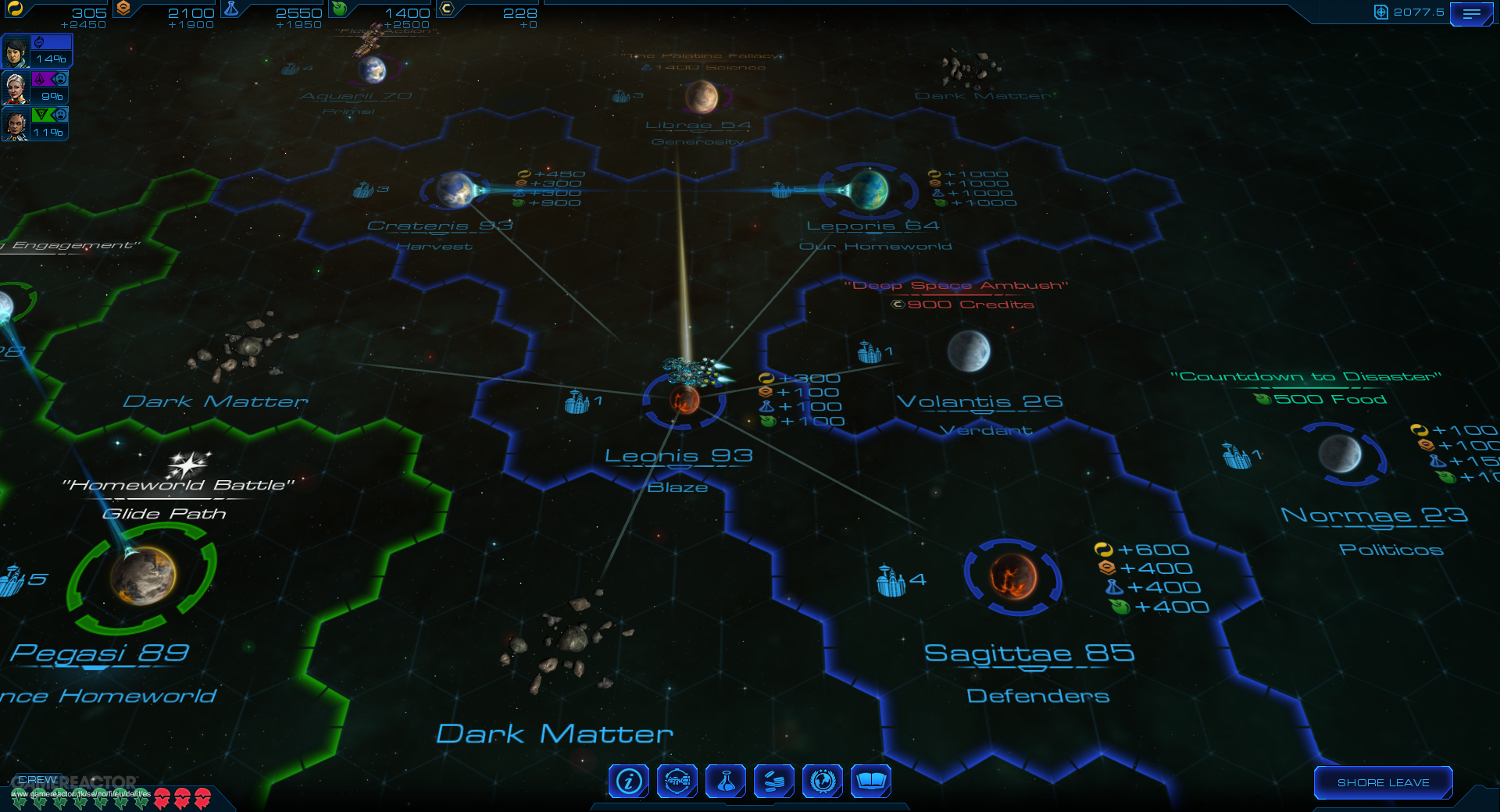Select the 'Countdown to Disaster' mission text

(x=1305, y=376)
